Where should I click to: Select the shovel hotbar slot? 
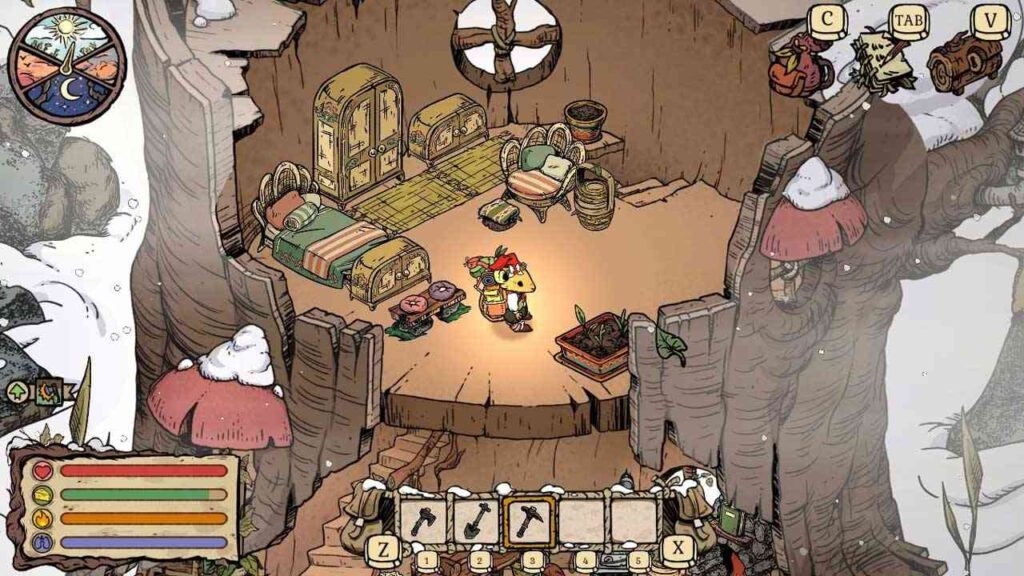click(x=477, y=520)
